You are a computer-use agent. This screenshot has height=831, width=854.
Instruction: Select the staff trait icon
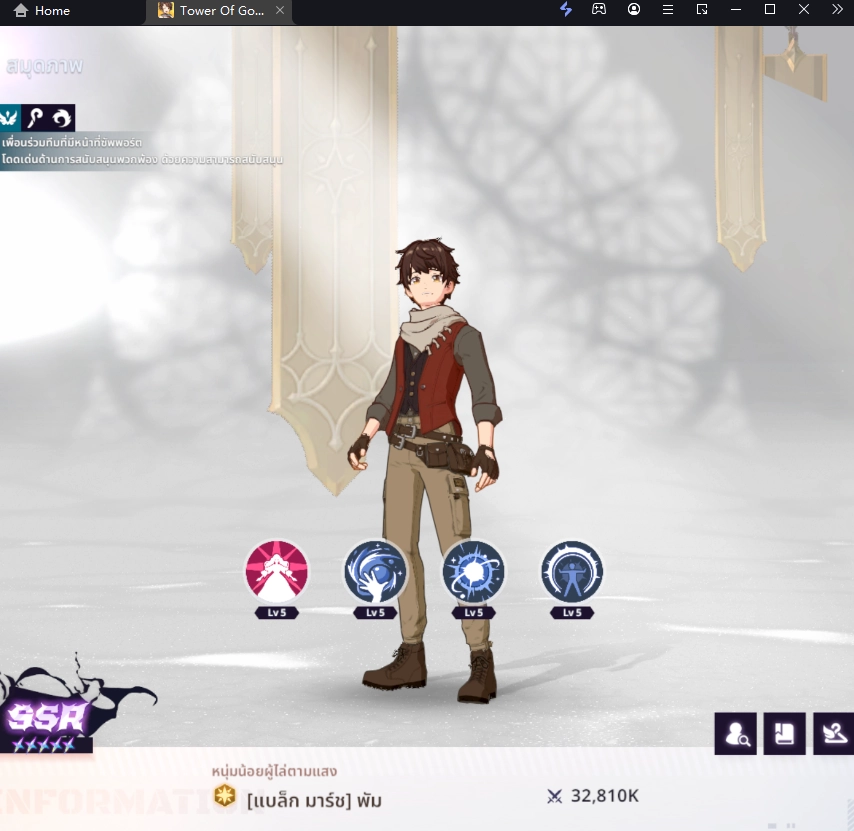pos(35,118)
